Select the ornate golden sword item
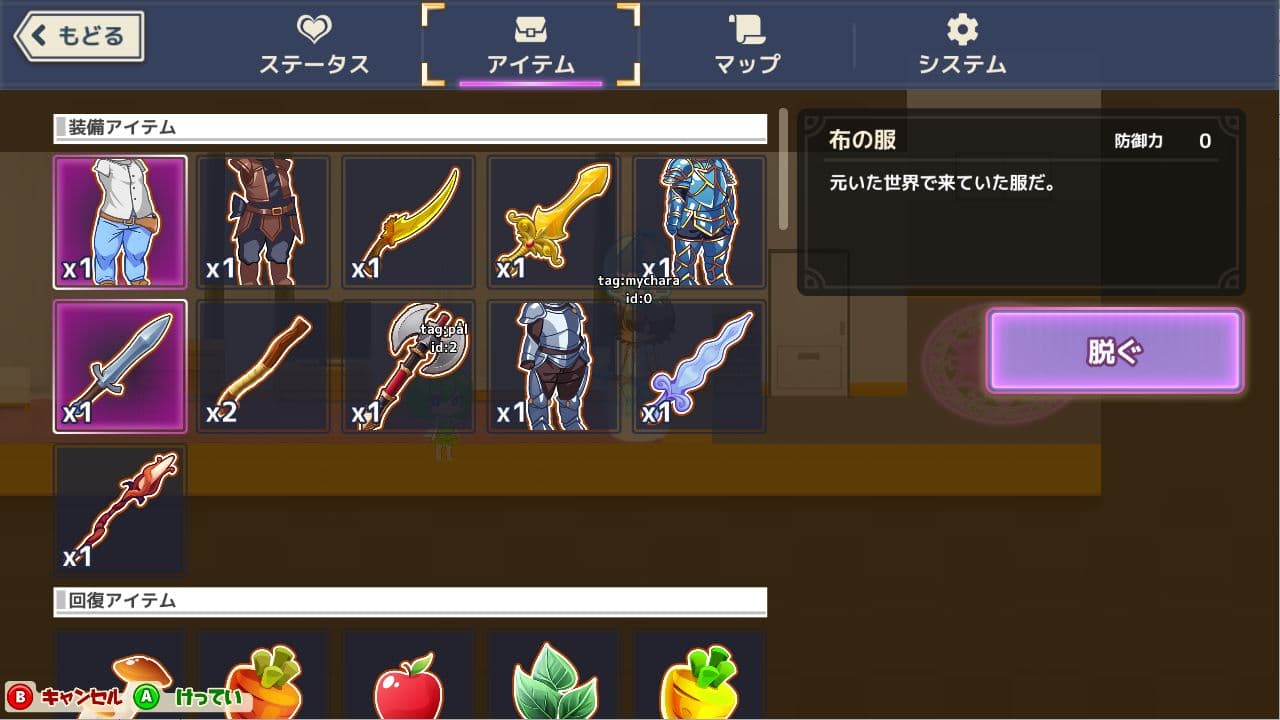This screenshot has width=1280, height=720. (x=552, y=222)
